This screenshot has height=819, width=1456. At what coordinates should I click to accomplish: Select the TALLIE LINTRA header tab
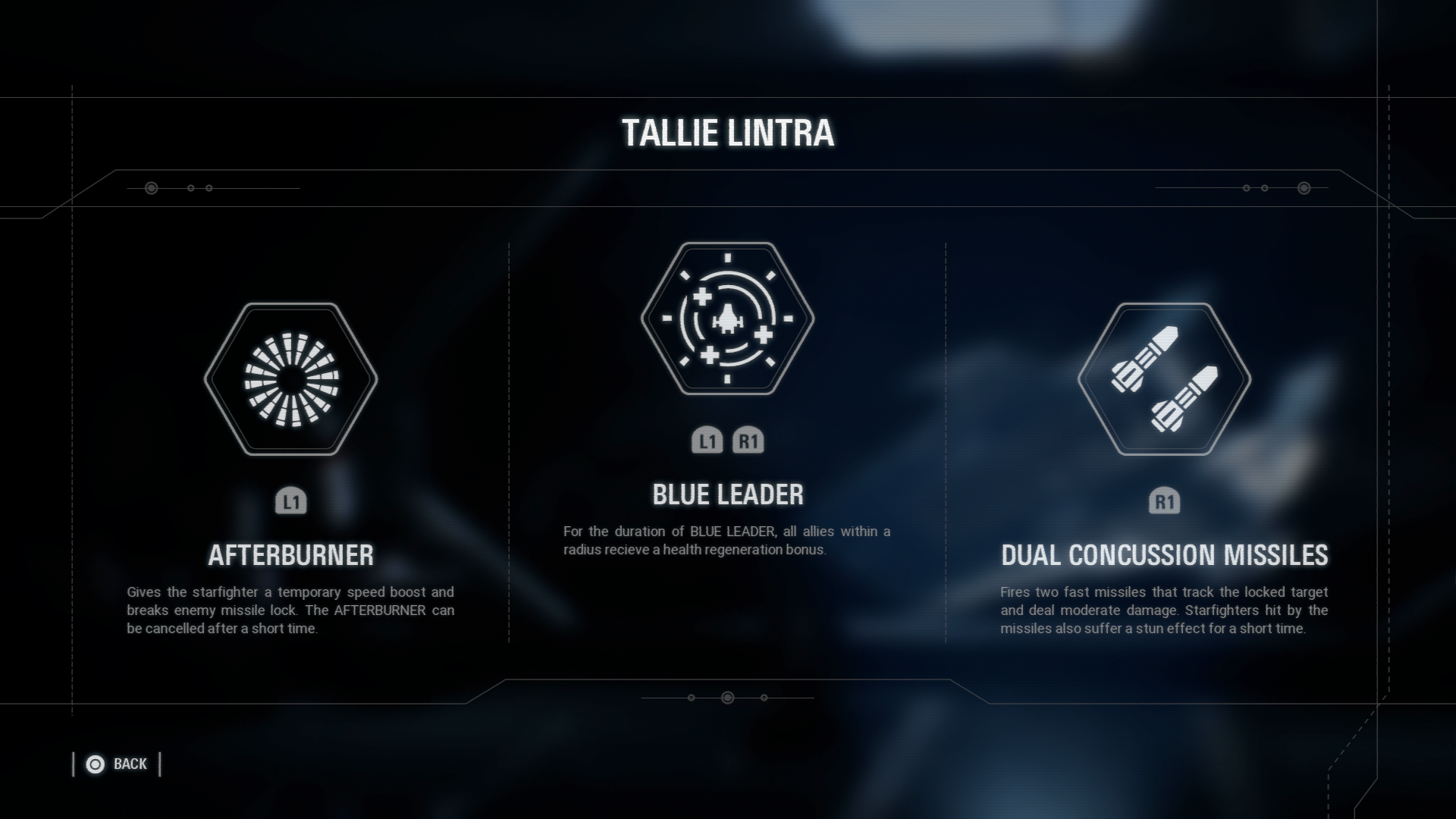pos(726,134)
